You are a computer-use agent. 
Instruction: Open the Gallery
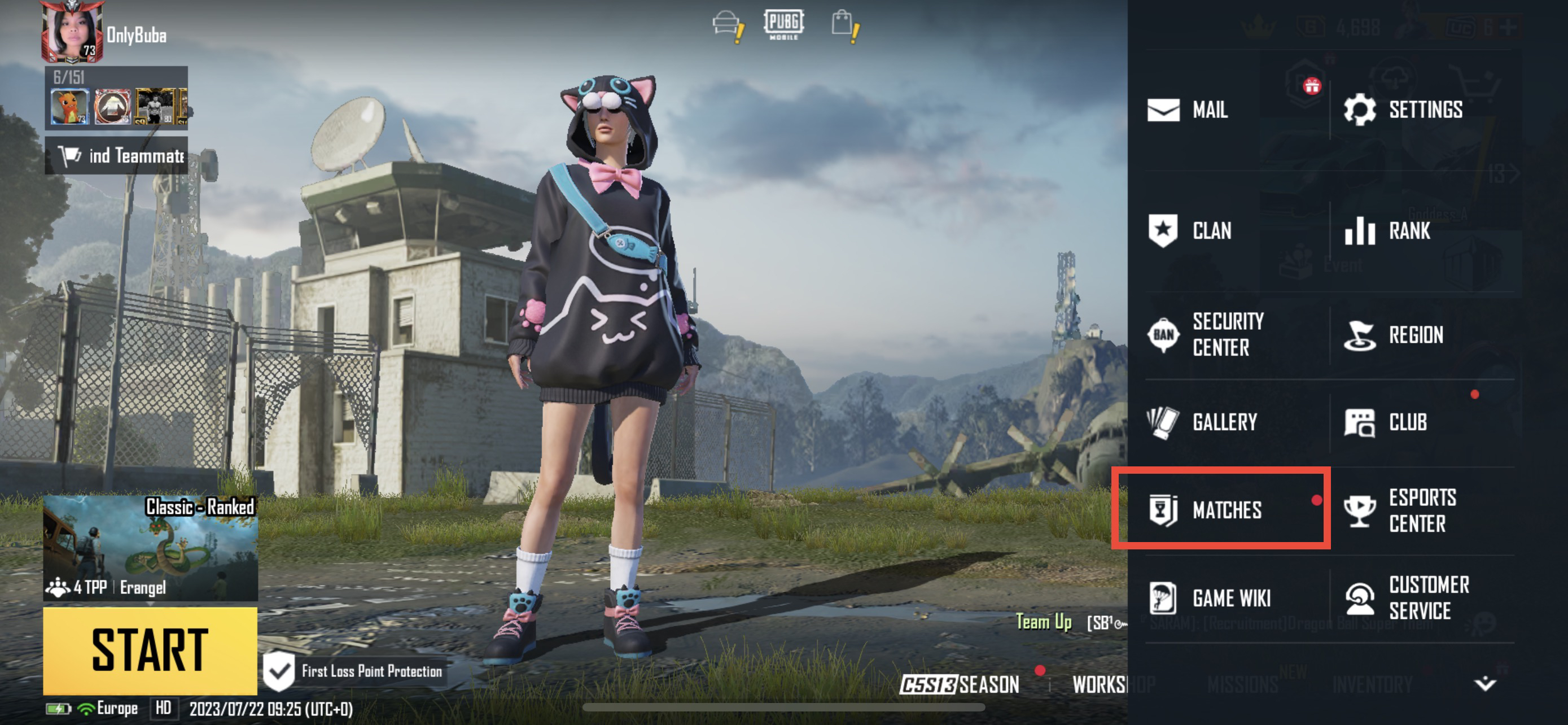1203,422
